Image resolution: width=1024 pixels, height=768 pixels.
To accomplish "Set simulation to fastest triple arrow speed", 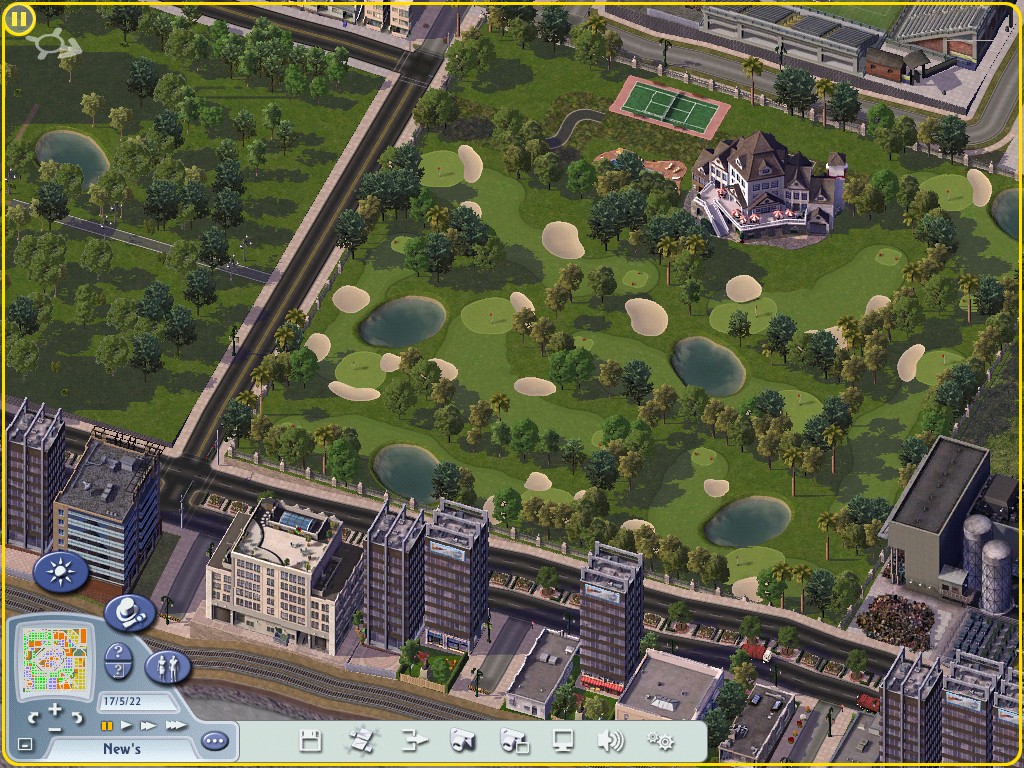I will click(175, 725).
